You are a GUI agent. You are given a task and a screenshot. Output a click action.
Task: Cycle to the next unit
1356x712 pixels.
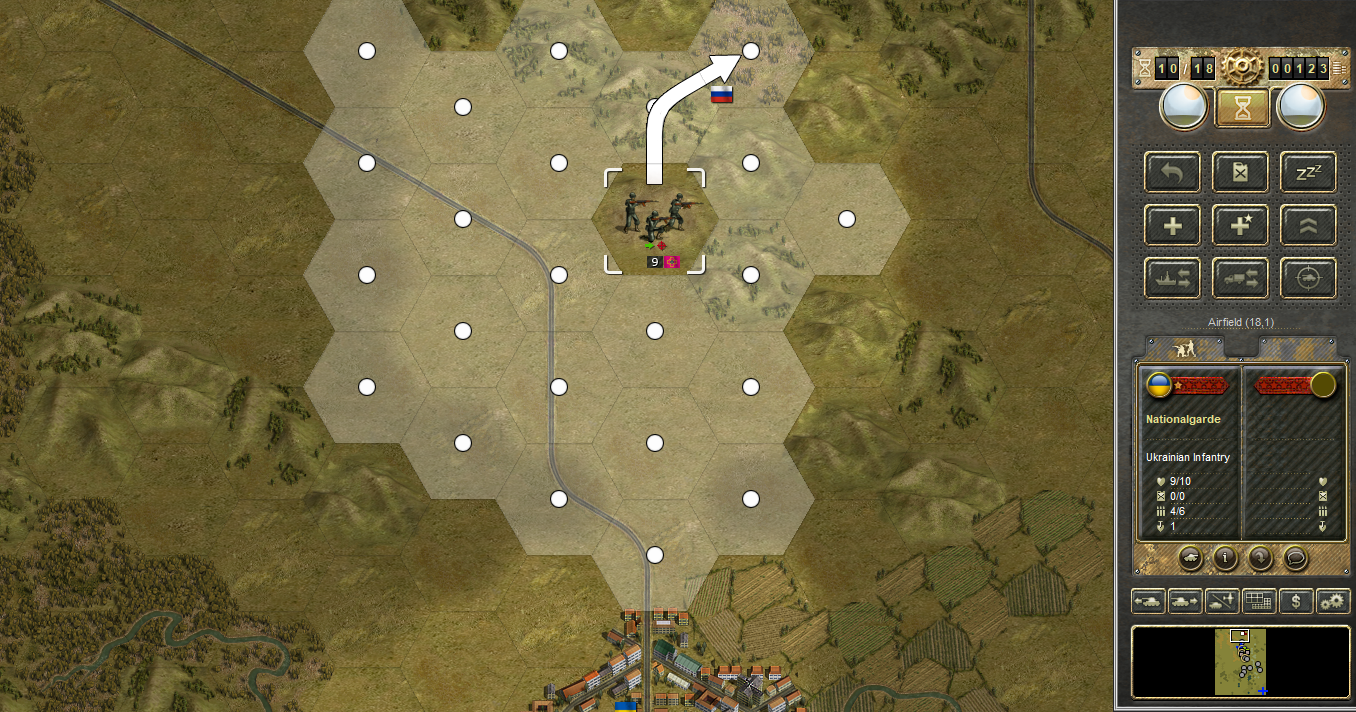[x=1184, y=602]
